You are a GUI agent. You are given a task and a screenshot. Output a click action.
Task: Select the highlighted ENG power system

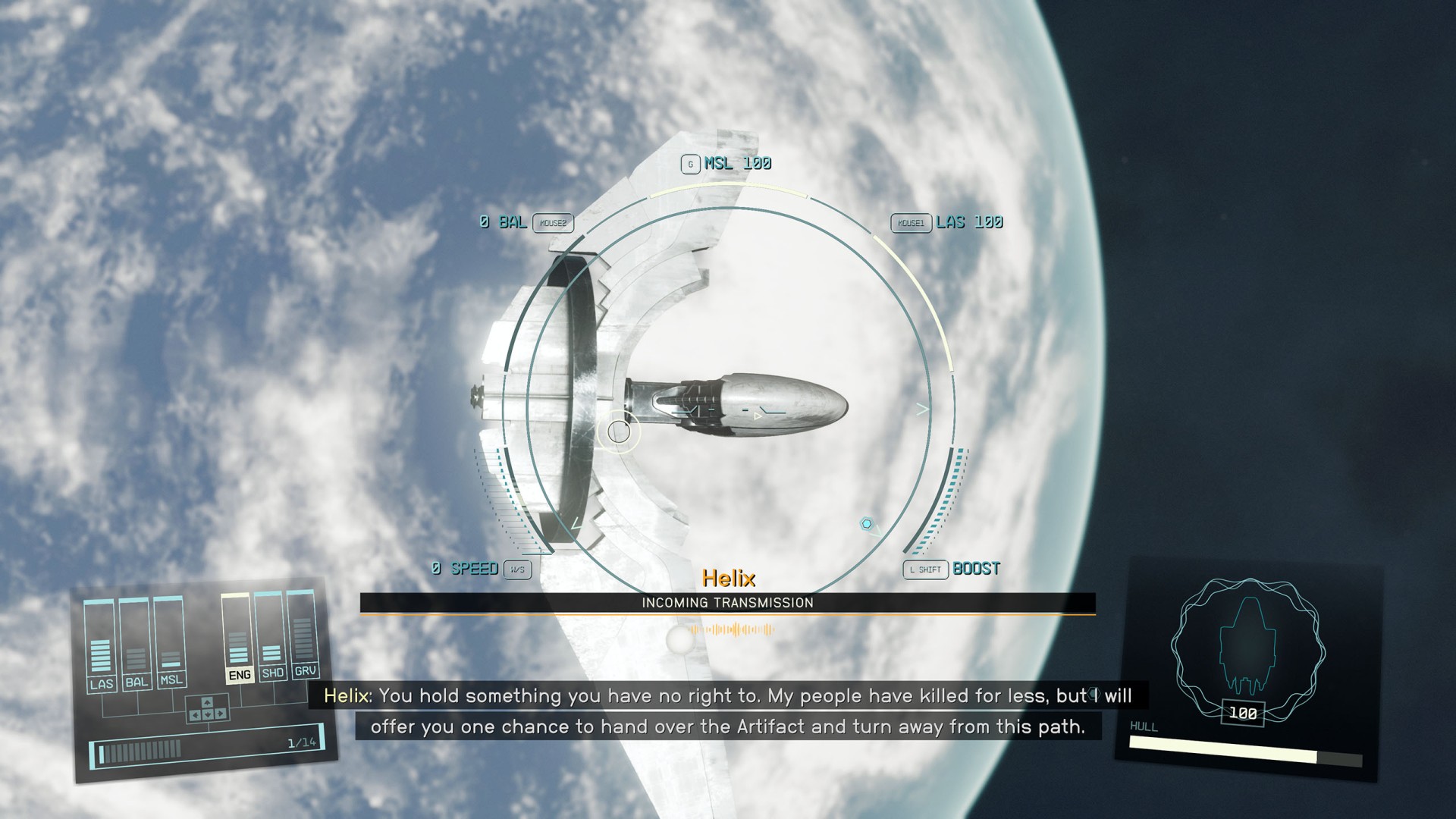pos(237,639)
